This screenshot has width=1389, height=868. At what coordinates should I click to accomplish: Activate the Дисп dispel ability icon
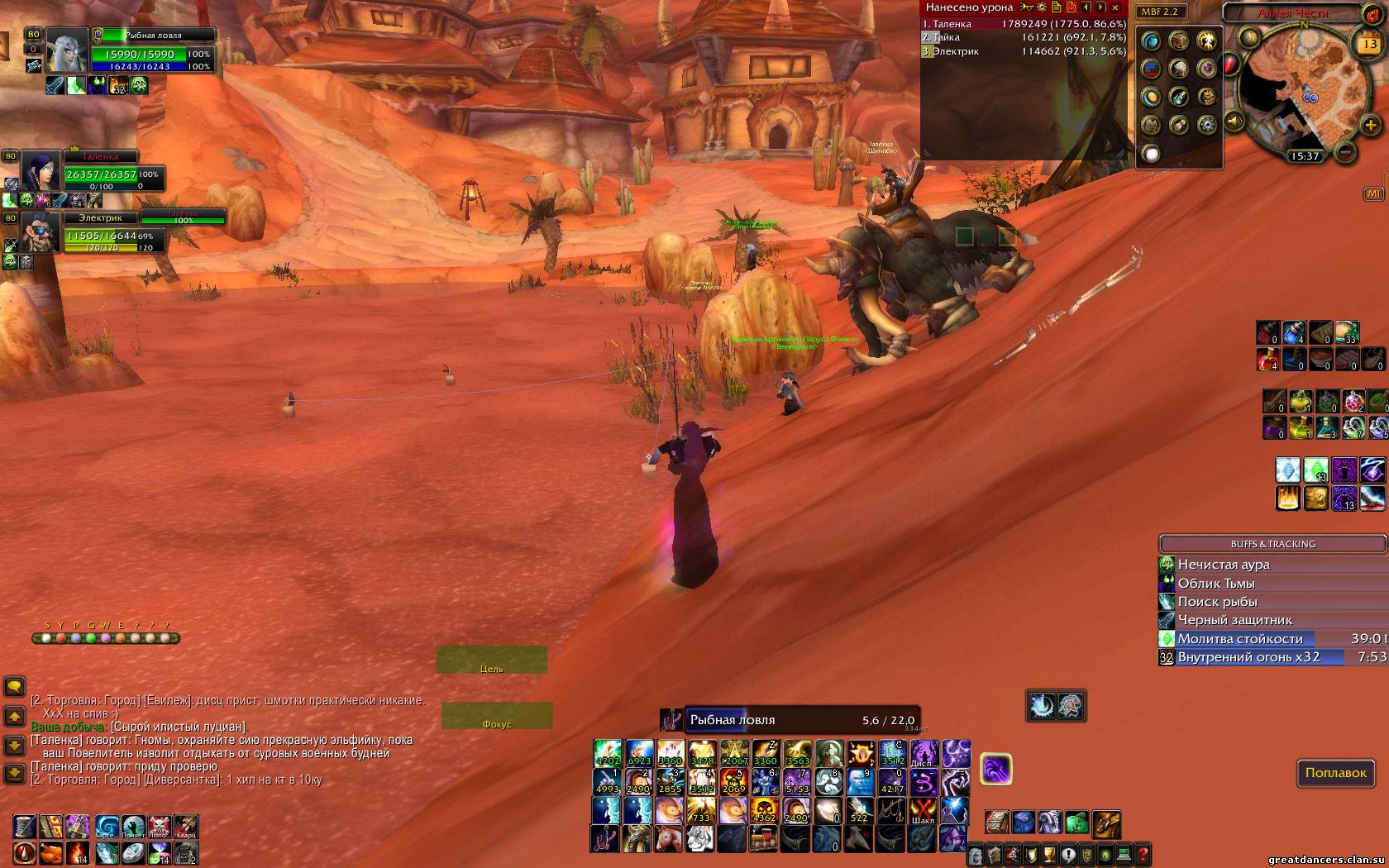(924, 754)
